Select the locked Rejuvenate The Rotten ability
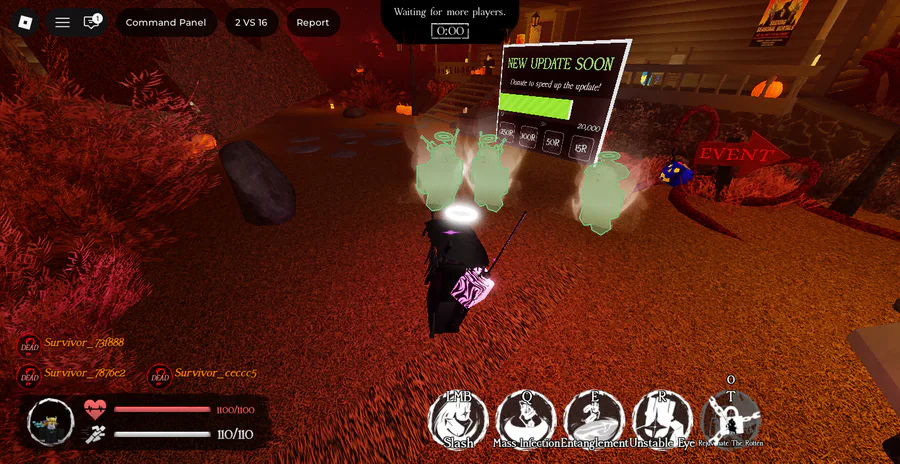 730,418
